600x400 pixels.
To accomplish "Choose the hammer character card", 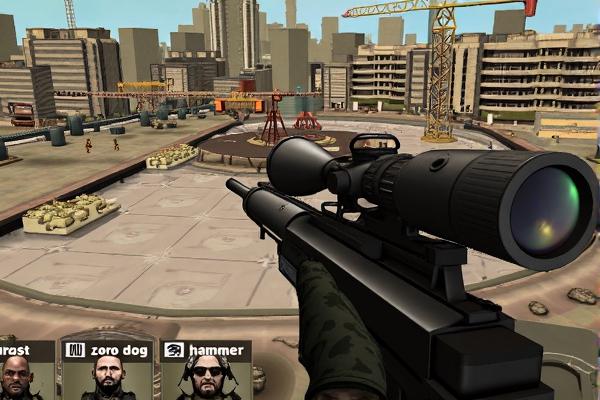I will pos(205,371).
